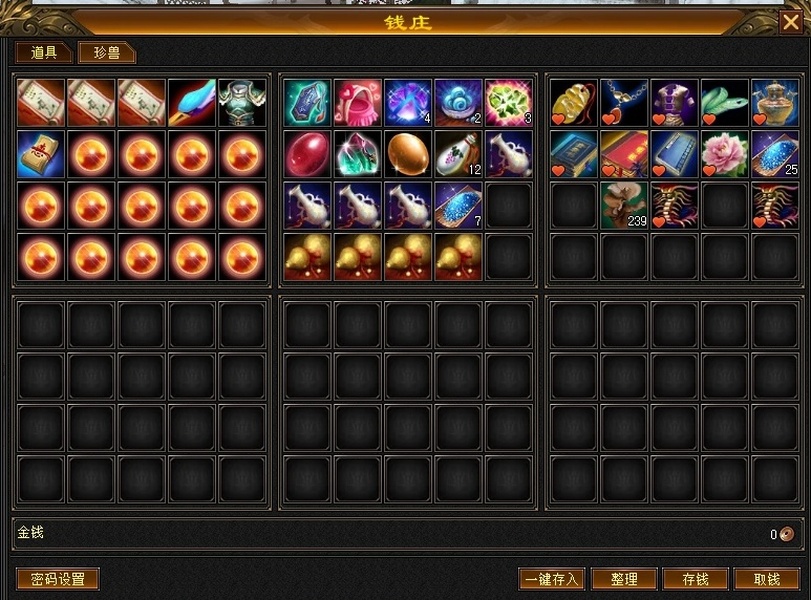Select the white bottle stack of 12

coord(459,154)
